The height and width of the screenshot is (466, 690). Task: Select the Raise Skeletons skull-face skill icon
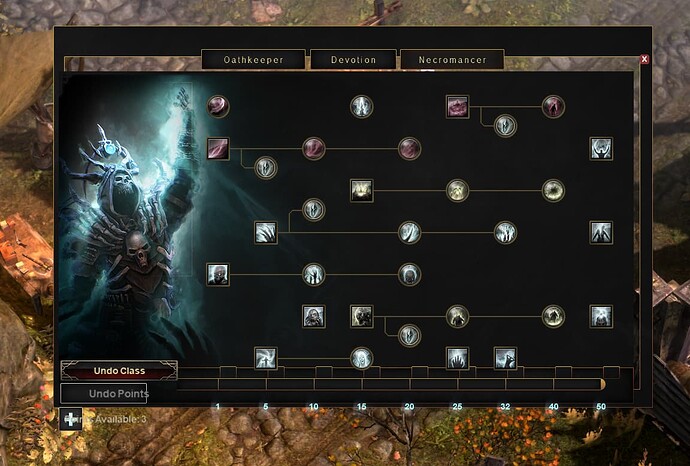pos(217,274)
